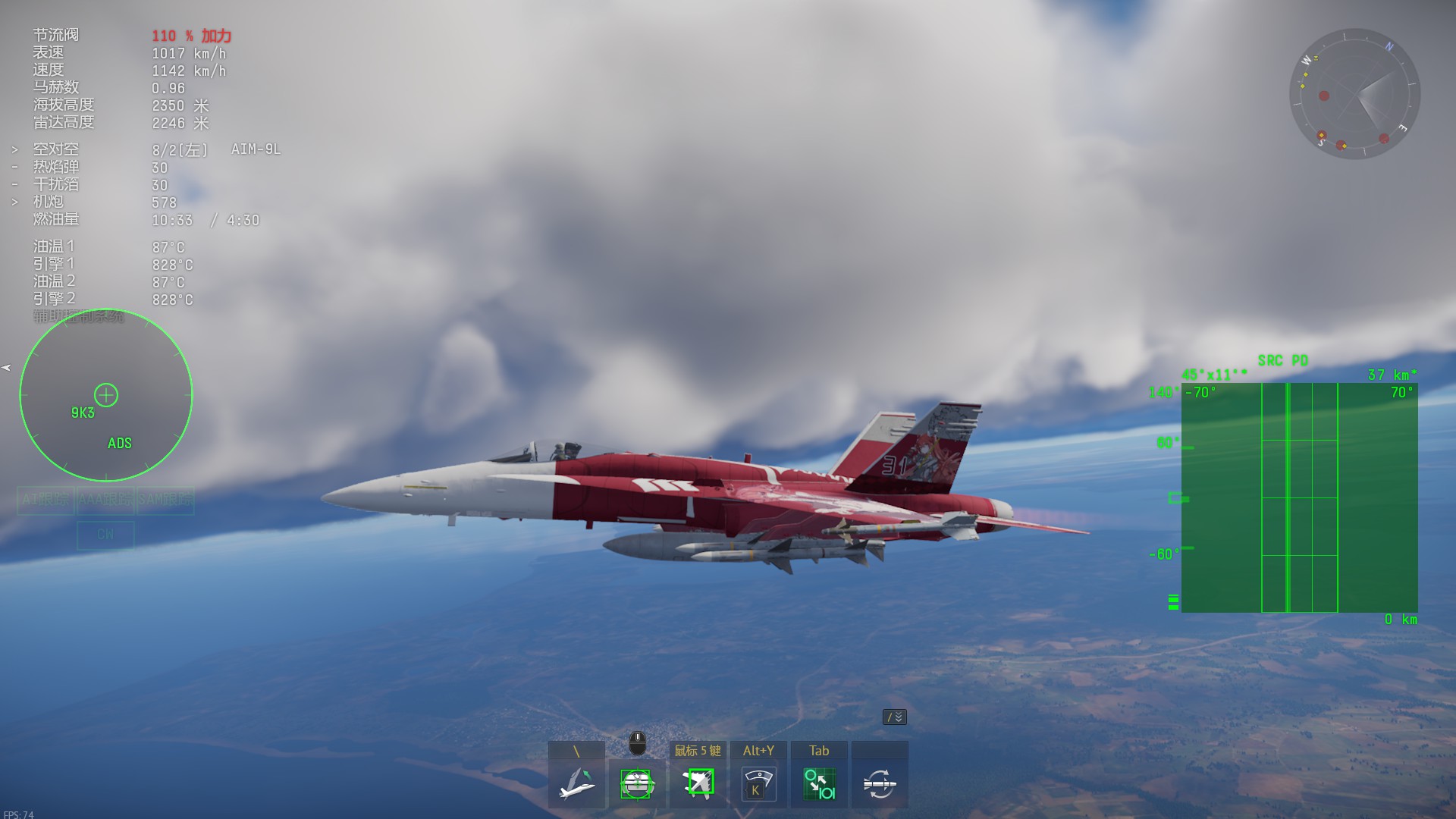This screenshot has width=1456, height=819.
Task: Open the radar scan mode icon
Action: [758, 783]
